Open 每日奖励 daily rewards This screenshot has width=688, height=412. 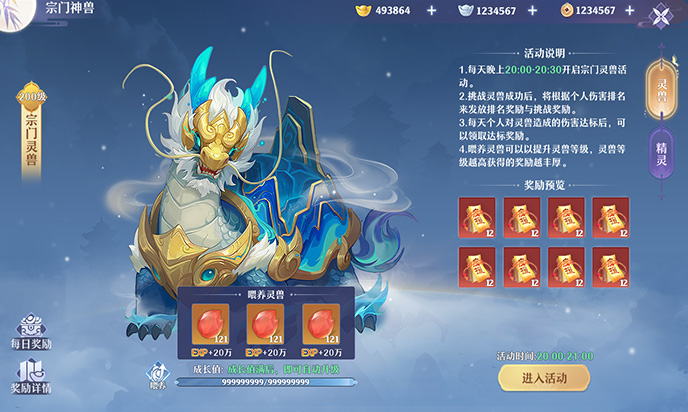[x=31, y=332]
